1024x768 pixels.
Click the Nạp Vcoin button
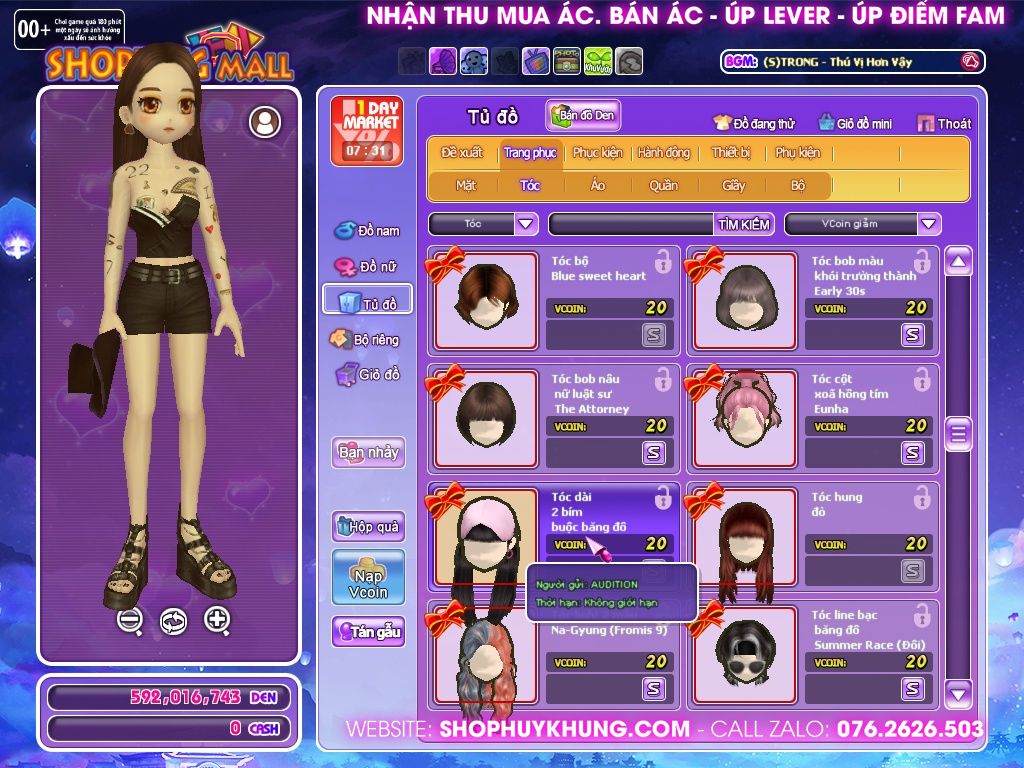[x=368, y=577]
